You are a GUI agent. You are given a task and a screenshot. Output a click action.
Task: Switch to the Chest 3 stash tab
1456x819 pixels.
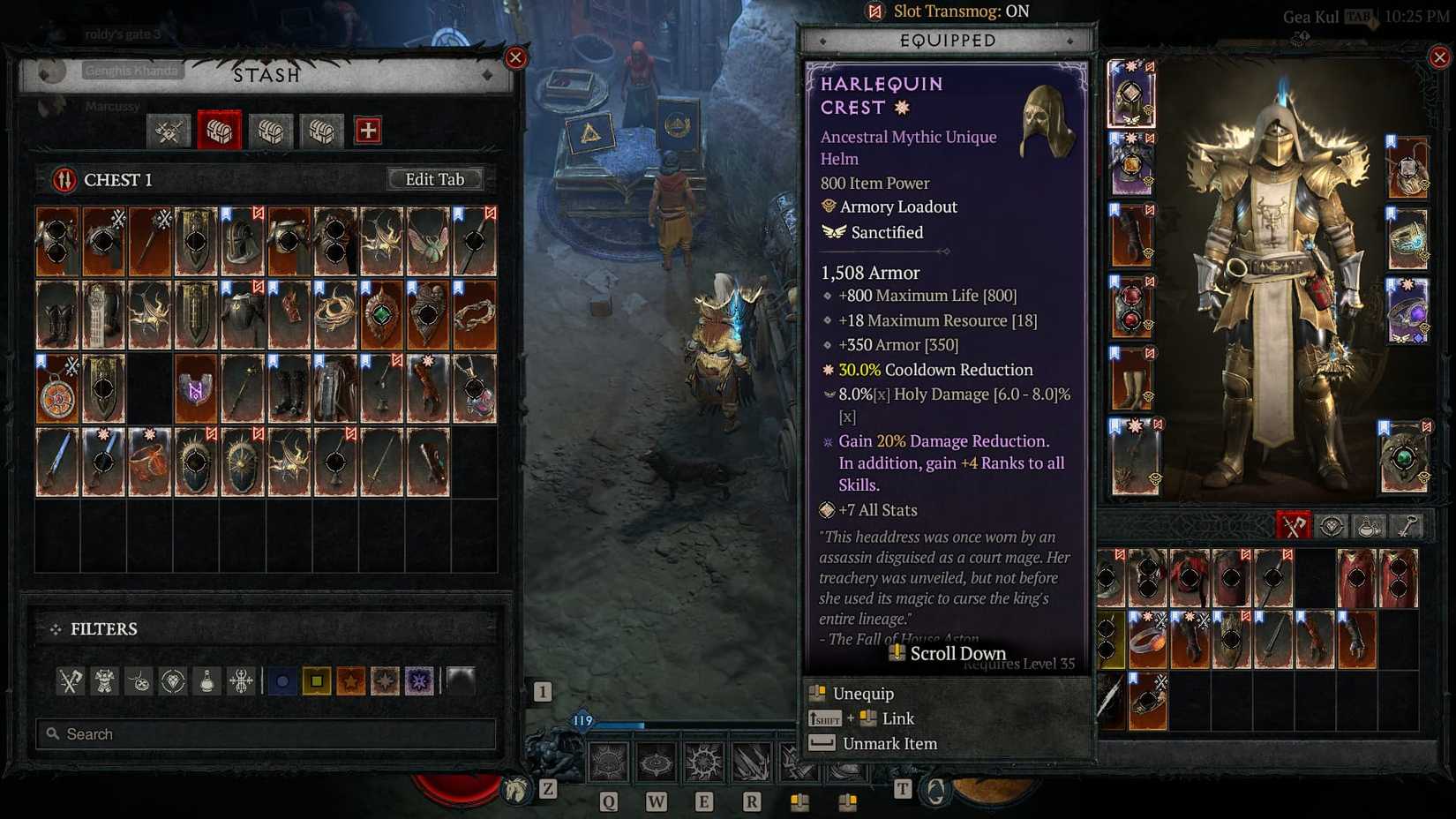(x=321, y=131)
